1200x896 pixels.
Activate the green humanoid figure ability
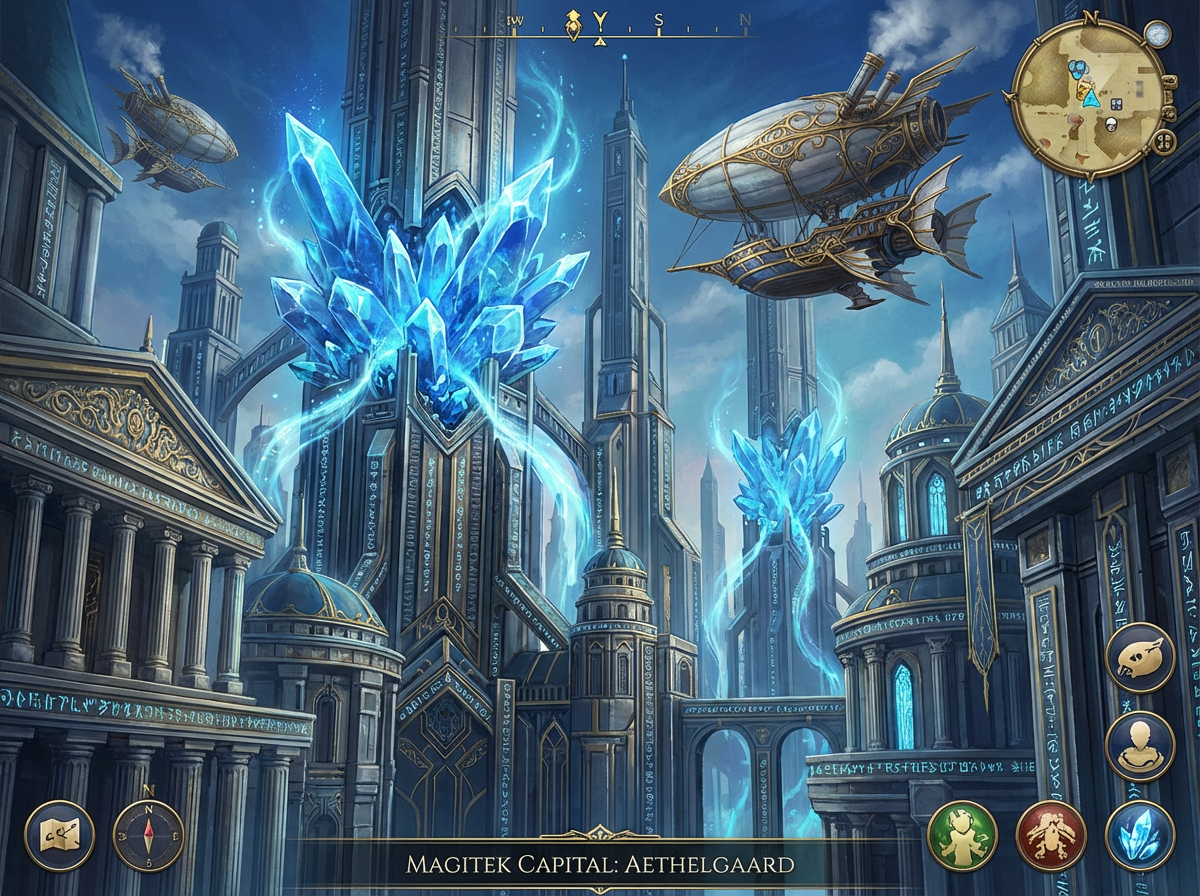tap(962, 836)
